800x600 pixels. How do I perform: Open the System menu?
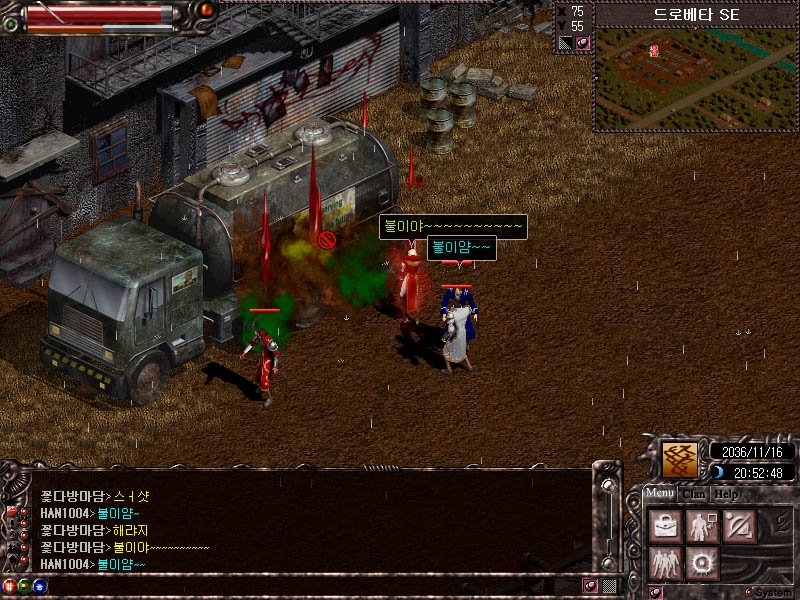click(768, 592)
